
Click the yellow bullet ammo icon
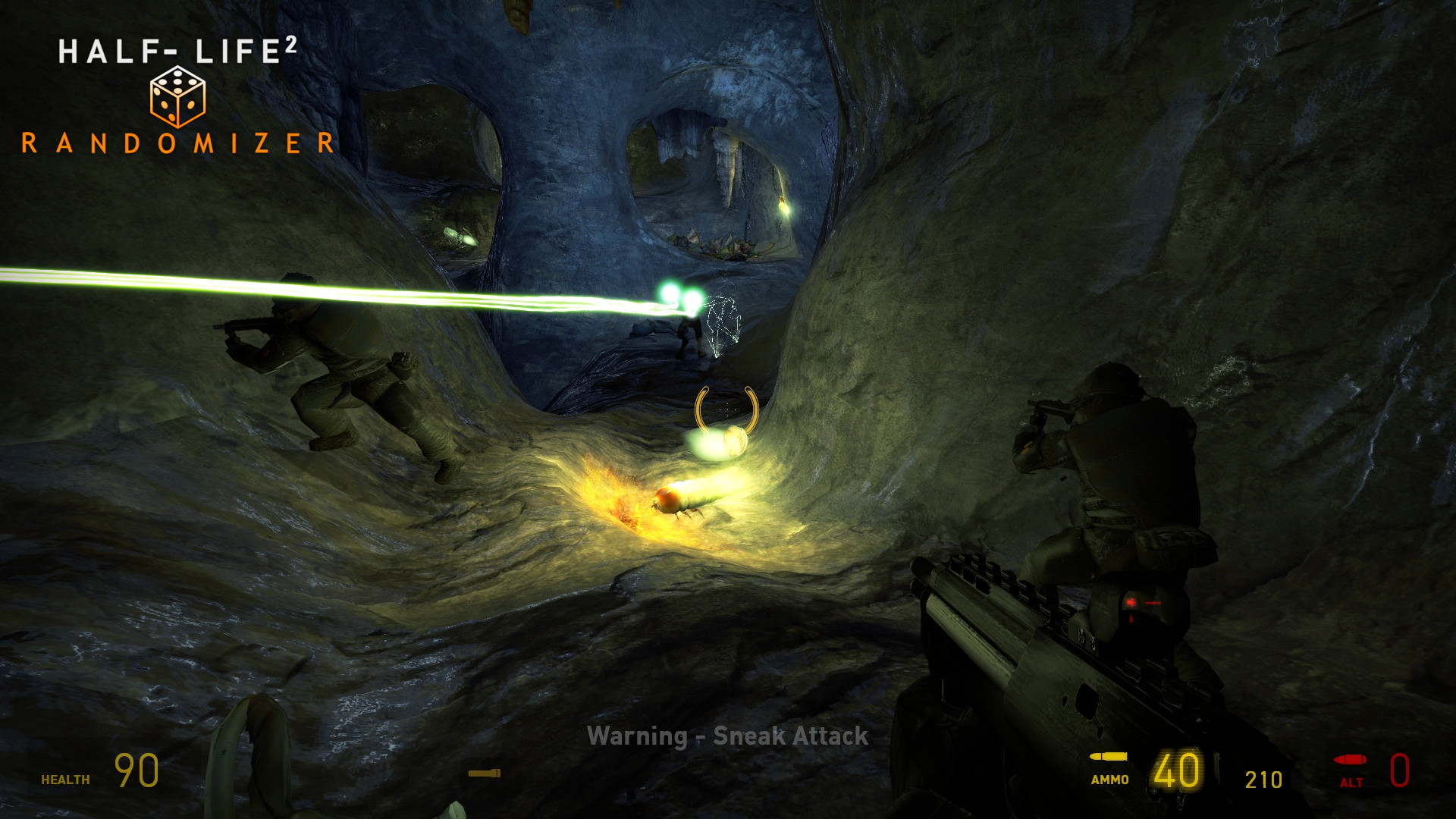point(1109,757)
